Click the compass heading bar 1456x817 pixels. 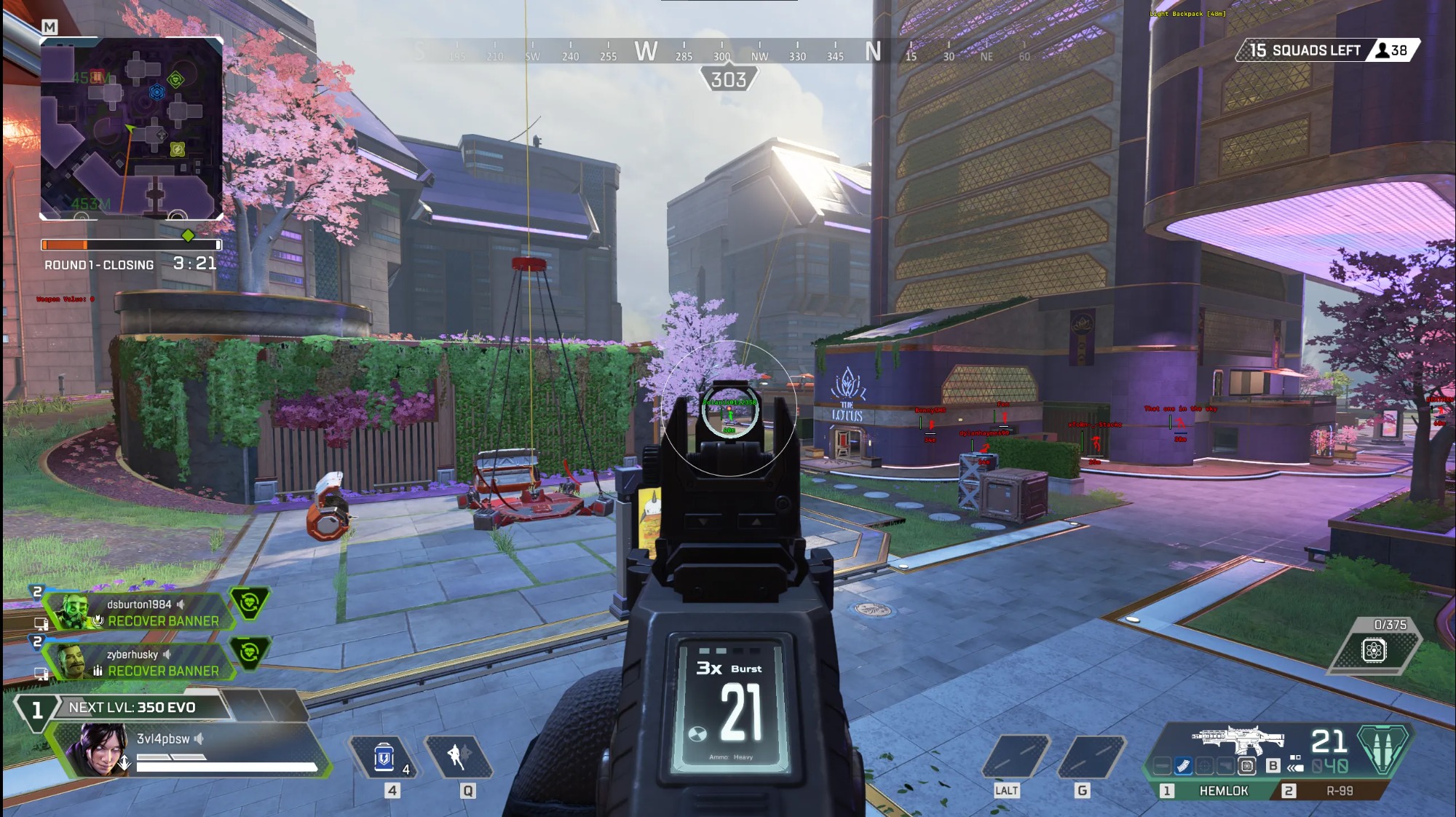click(x=728, y=52)
